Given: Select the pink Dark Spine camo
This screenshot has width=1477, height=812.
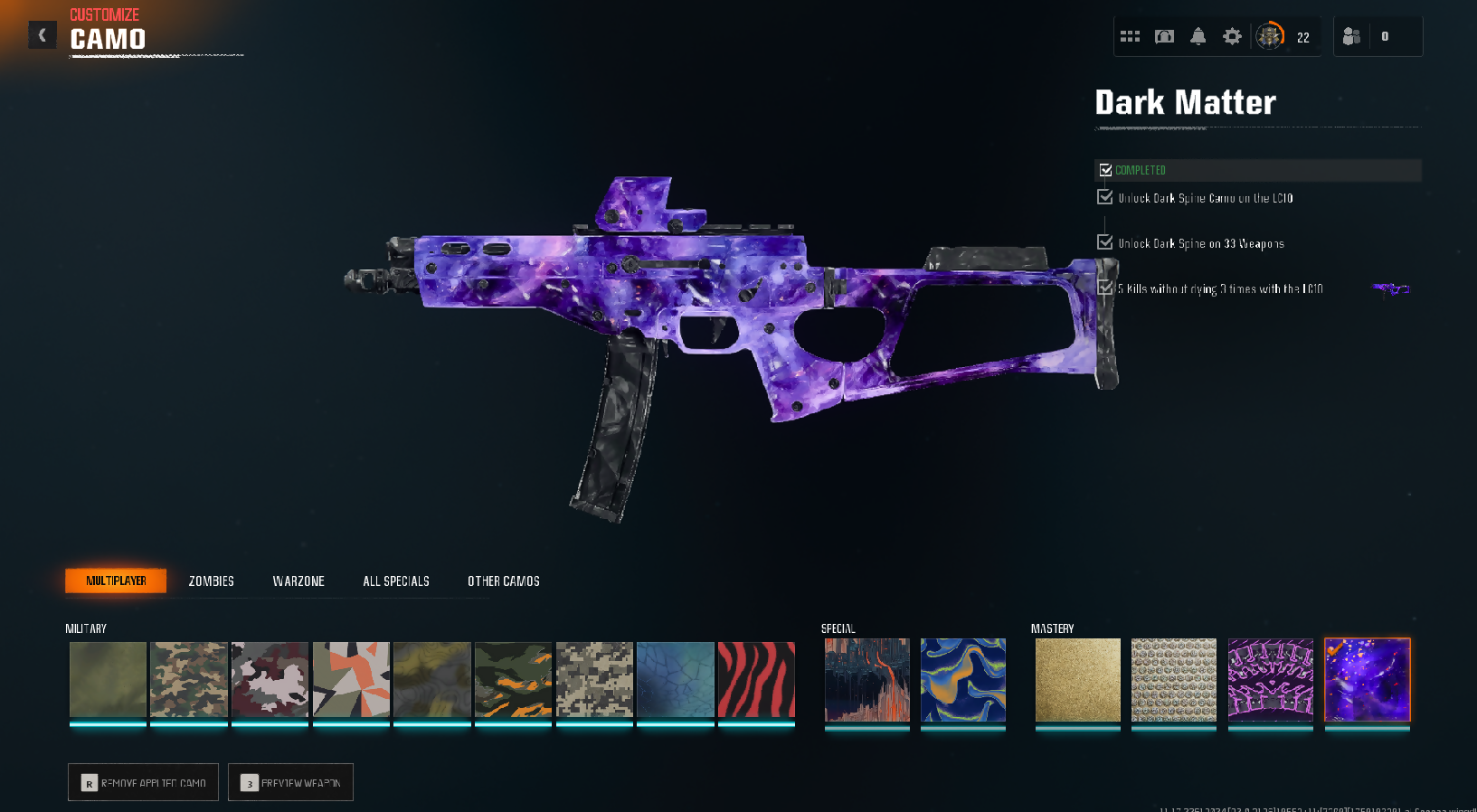Looking at the screenshot, I should pos(1270,680).
